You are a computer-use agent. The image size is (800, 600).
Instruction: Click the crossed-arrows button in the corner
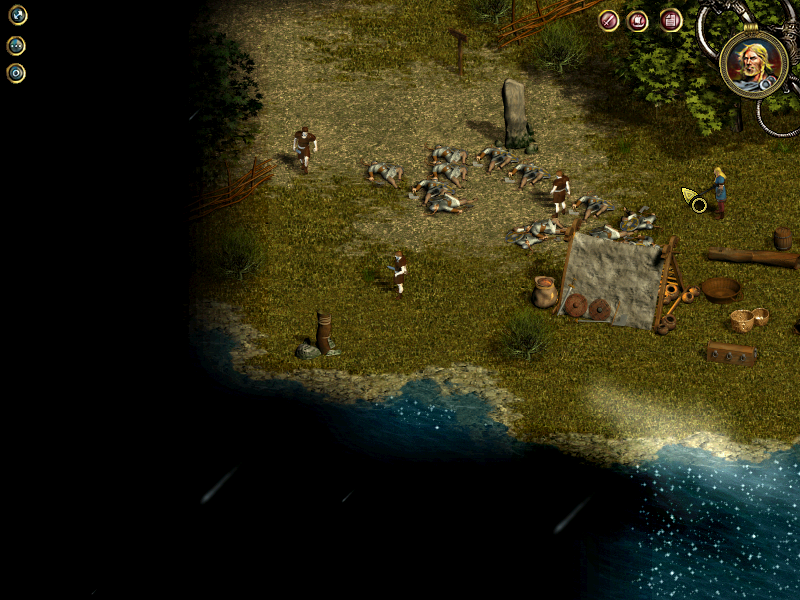[17, 15]
